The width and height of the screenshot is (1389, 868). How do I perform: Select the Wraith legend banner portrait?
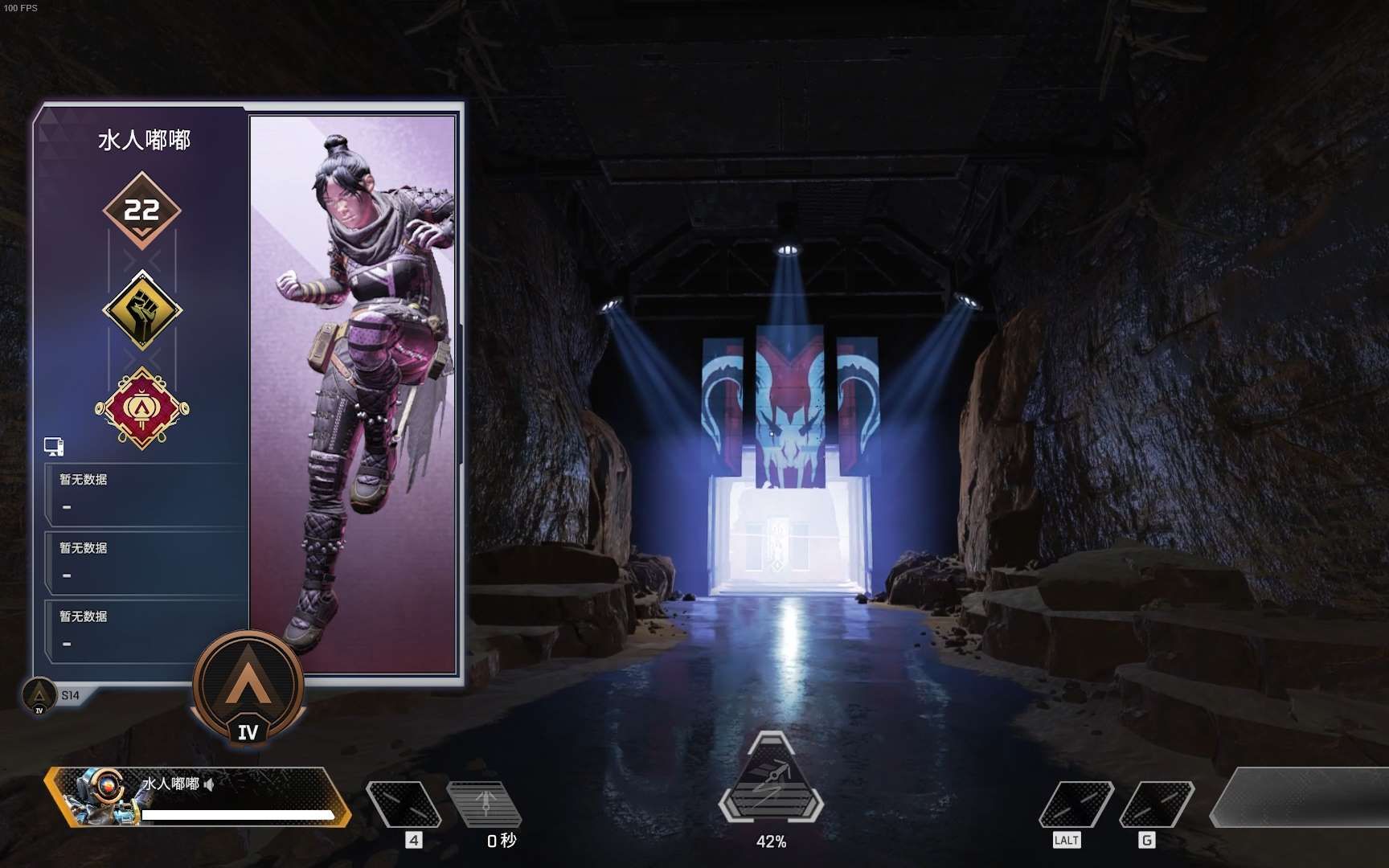354,394
